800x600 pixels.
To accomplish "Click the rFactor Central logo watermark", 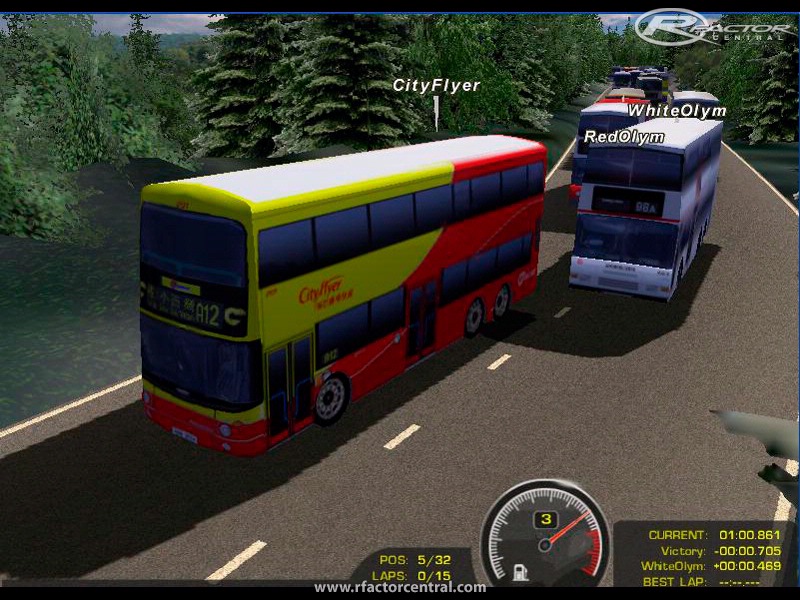I will tap(713, 27).
